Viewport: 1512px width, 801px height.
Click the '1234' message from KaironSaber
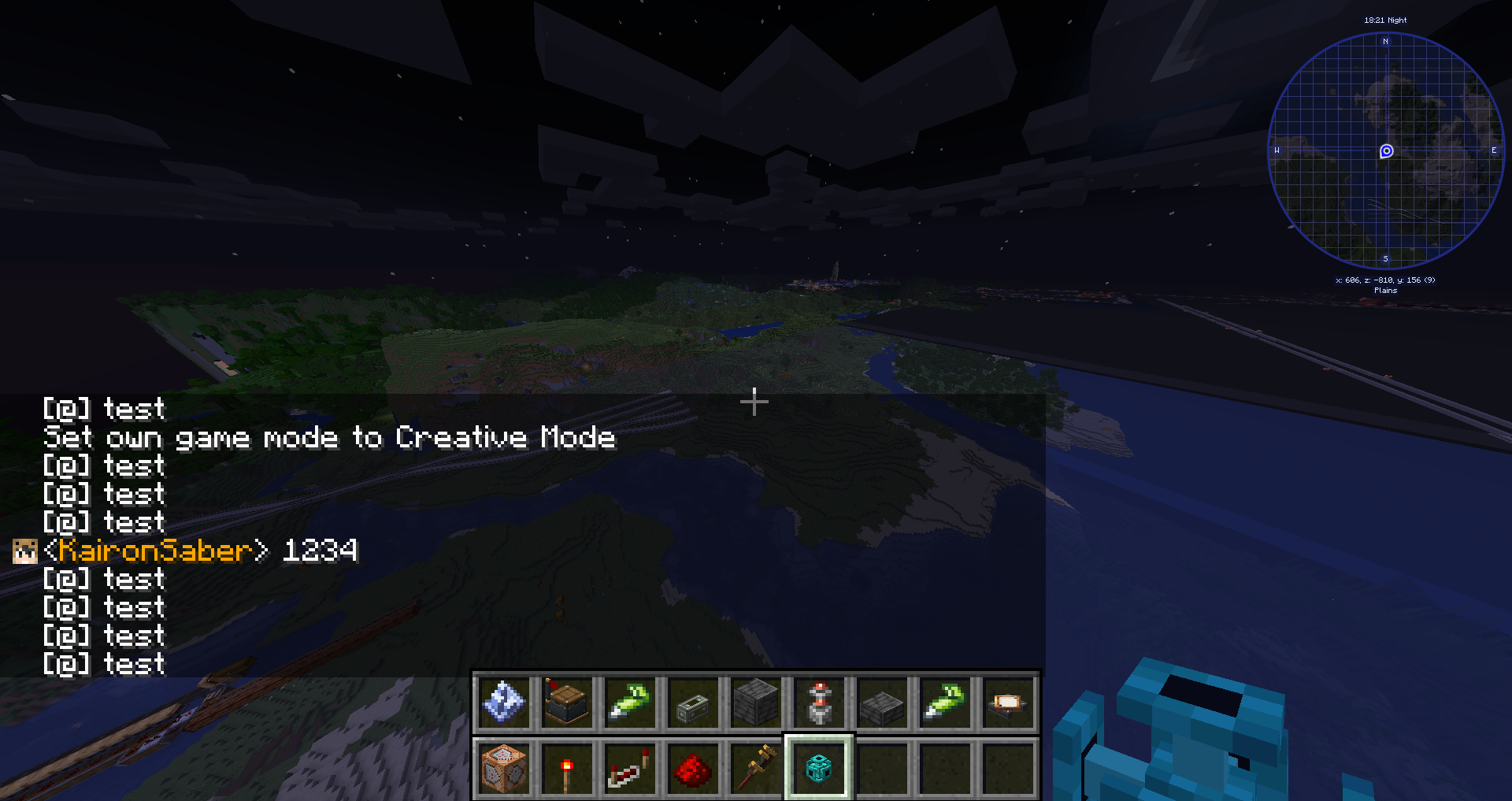point(318,551)
